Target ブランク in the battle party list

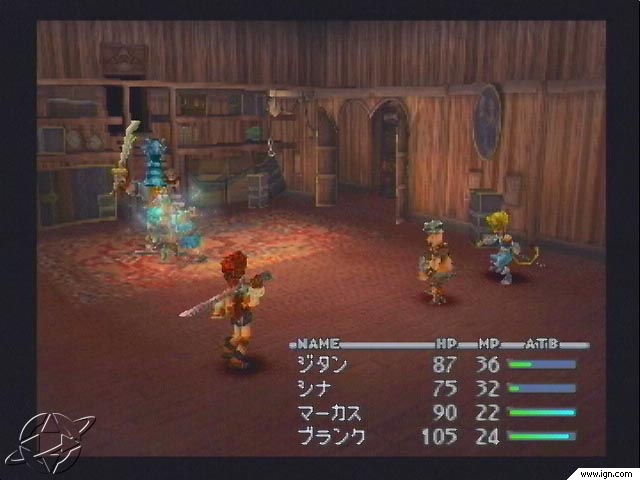point(331,436)
